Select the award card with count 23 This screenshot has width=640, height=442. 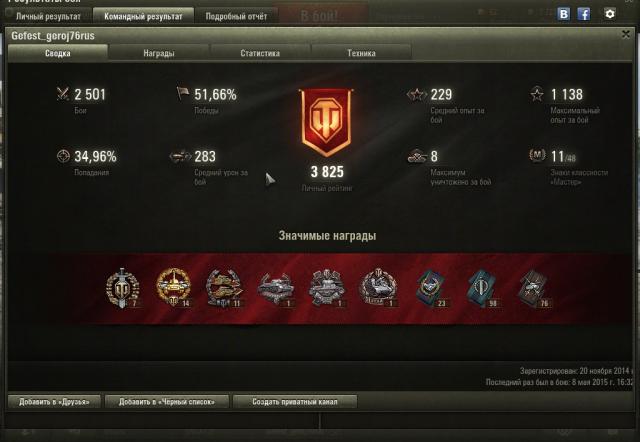[430, 287]
